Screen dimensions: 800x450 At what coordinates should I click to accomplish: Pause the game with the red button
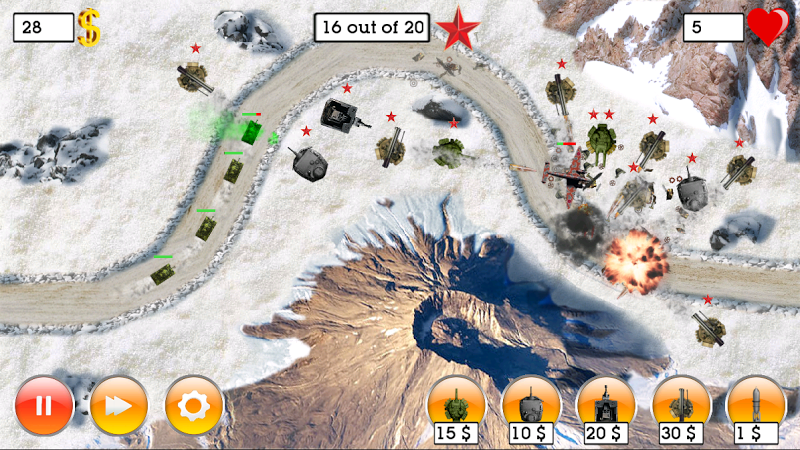44,405
